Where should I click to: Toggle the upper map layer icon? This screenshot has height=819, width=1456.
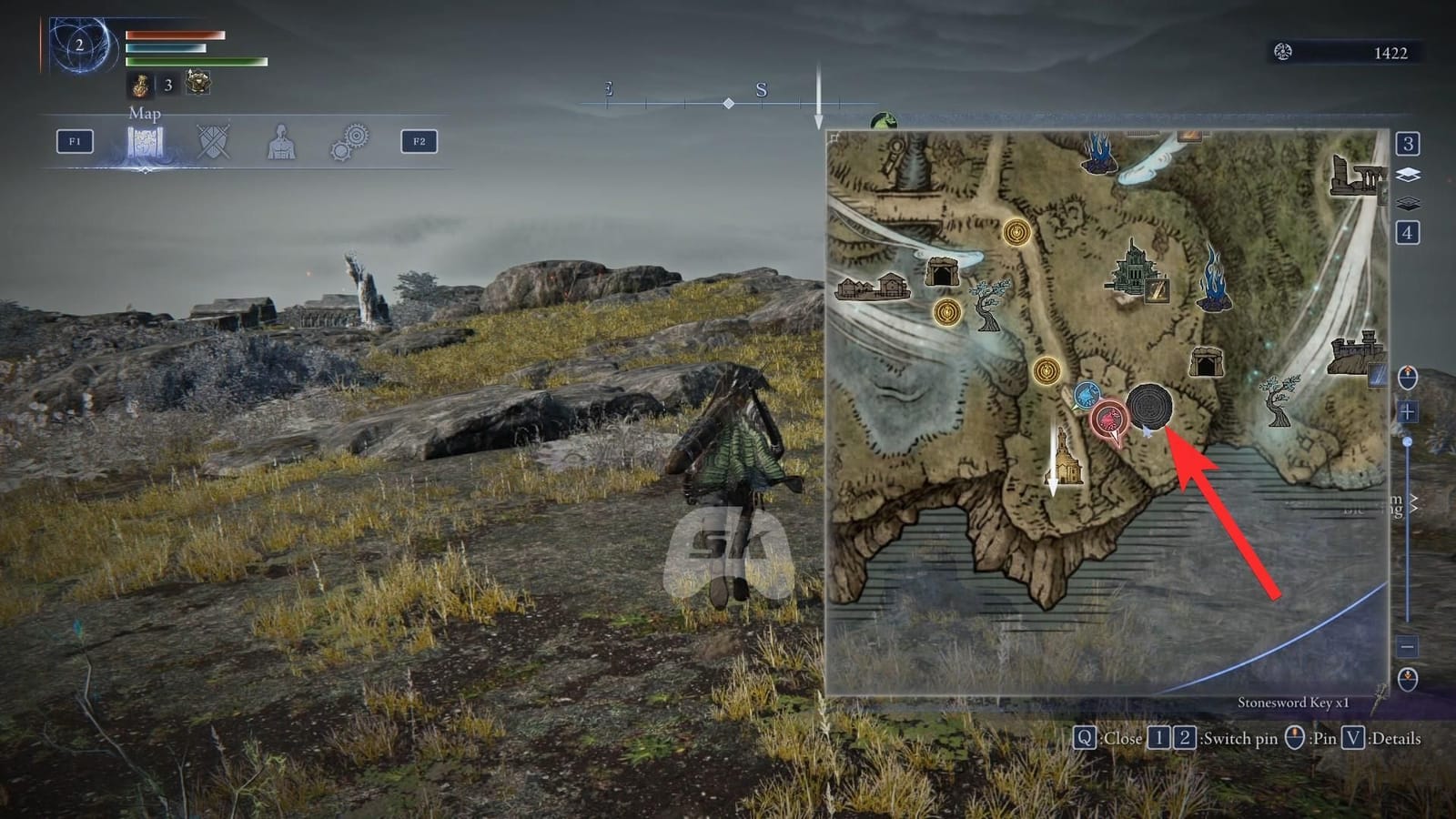point(1408,174)
